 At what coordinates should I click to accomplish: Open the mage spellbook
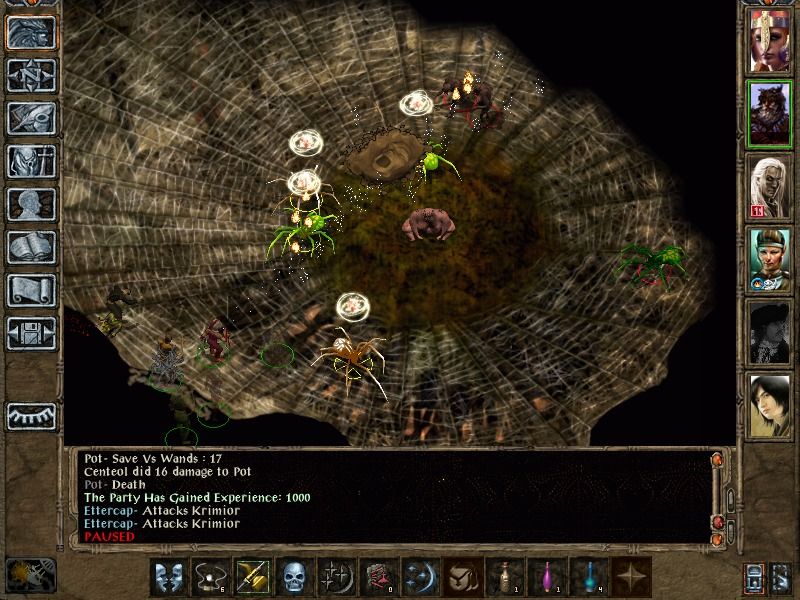point(31,247)
